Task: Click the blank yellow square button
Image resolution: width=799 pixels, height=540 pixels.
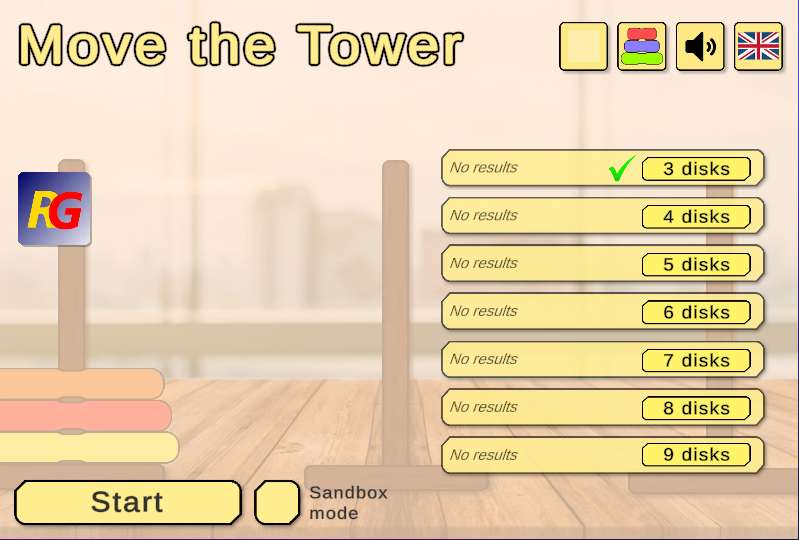Action: (583, 47)
